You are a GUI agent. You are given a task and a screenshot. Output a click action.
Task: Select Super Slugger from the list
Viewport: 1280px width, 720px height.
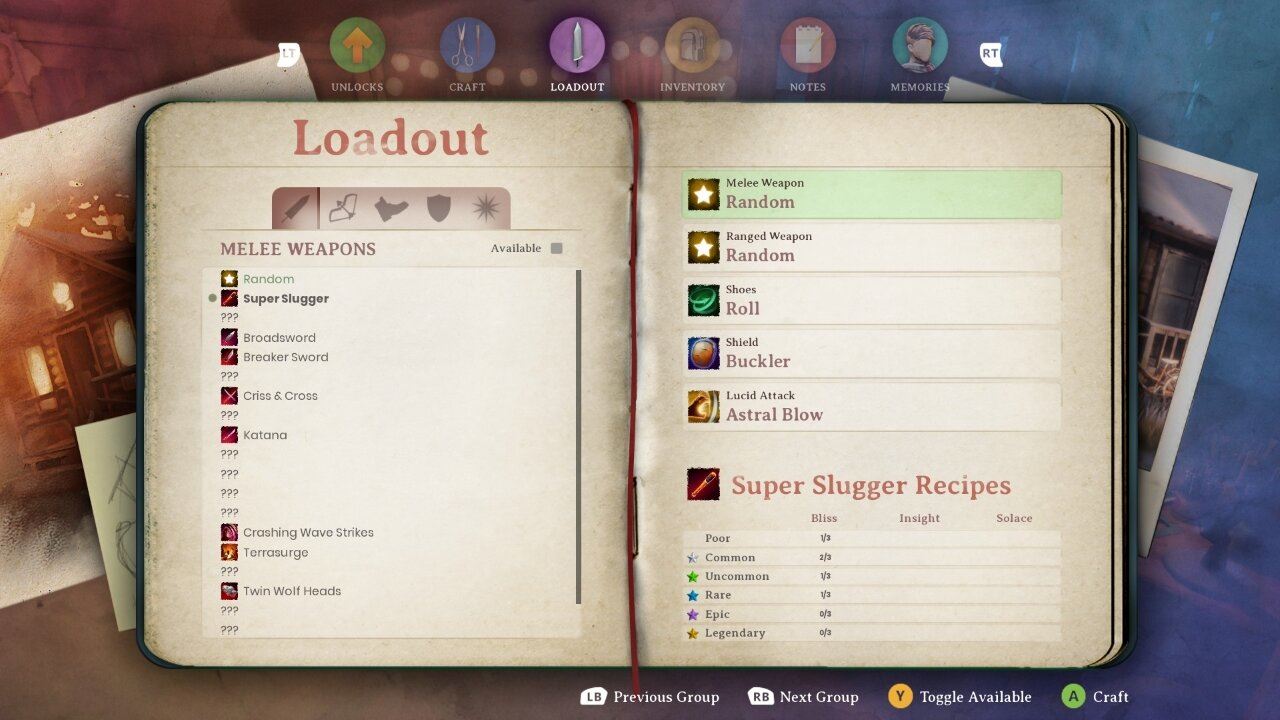285,298
